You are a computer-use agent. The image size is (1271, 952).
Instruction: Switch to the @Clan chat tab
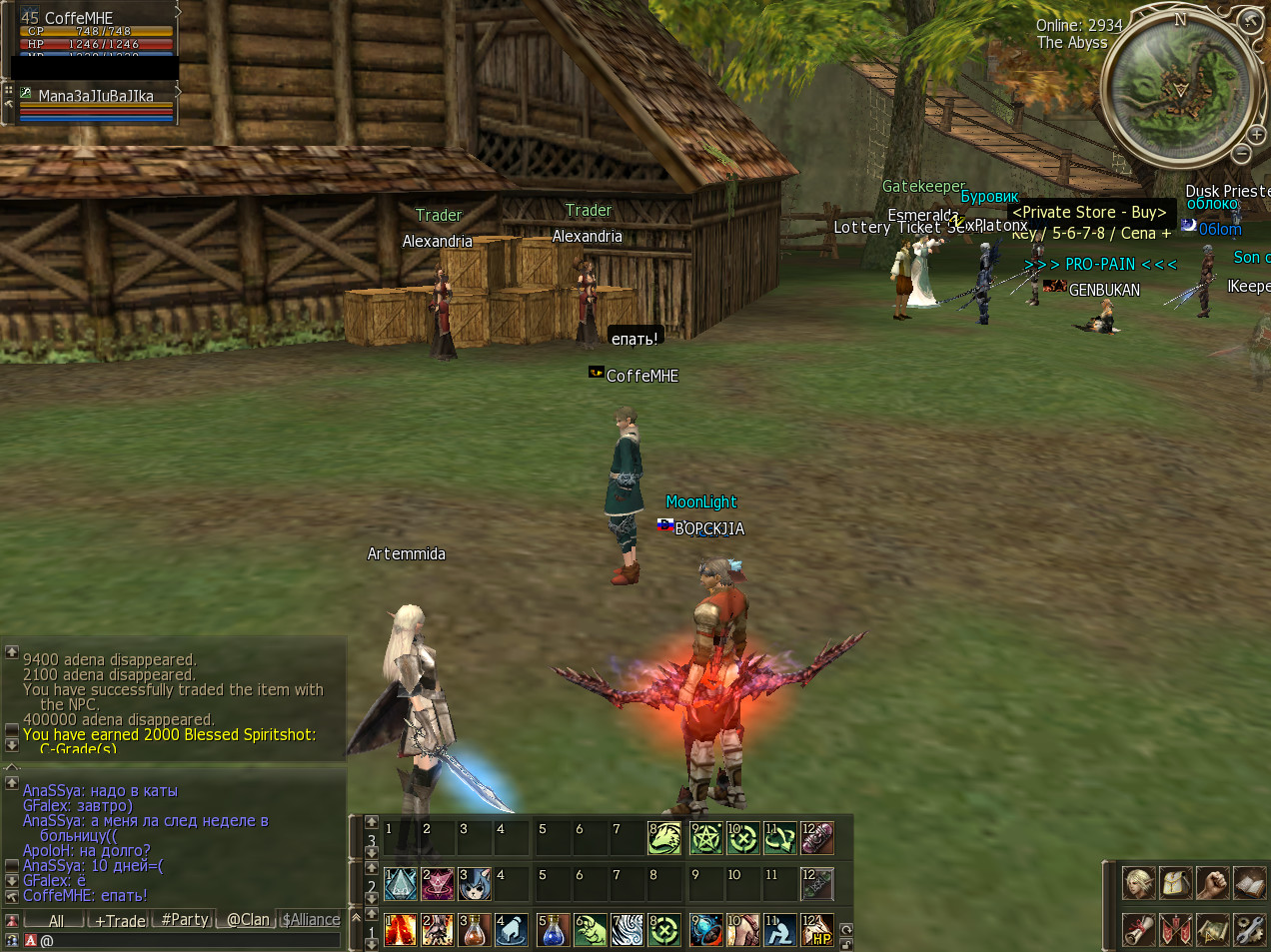click(x=248, y=920)
